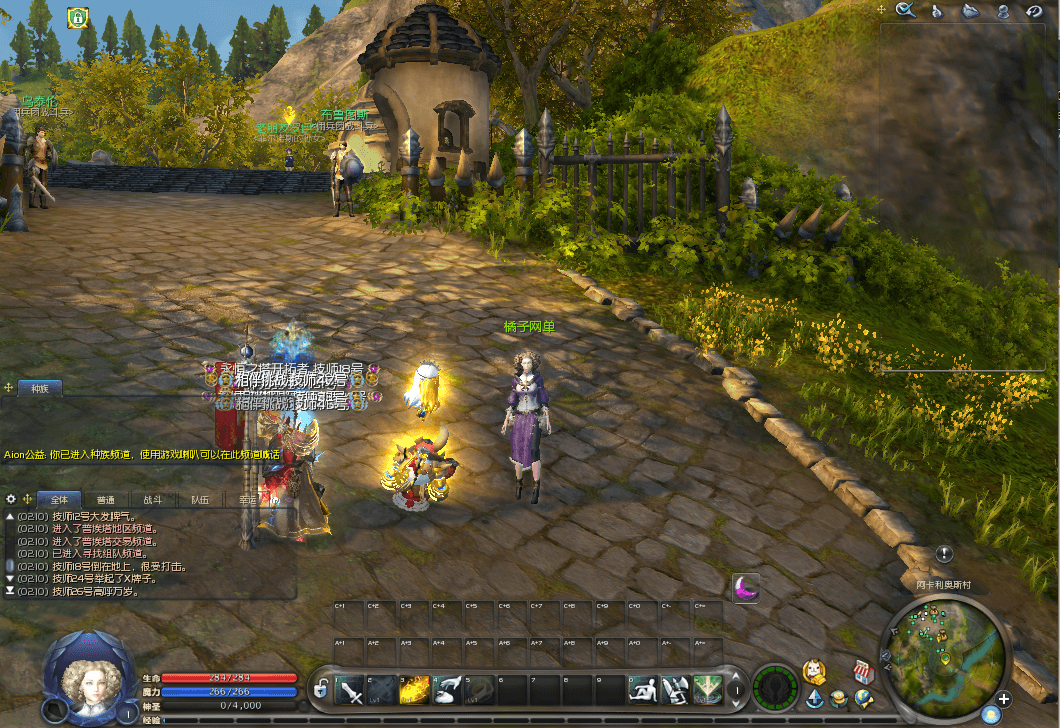The height and width of the screenshot is (728, 1060).
Task: Use the sword attack skill in slot 1
Action: [x=350, y=689]
